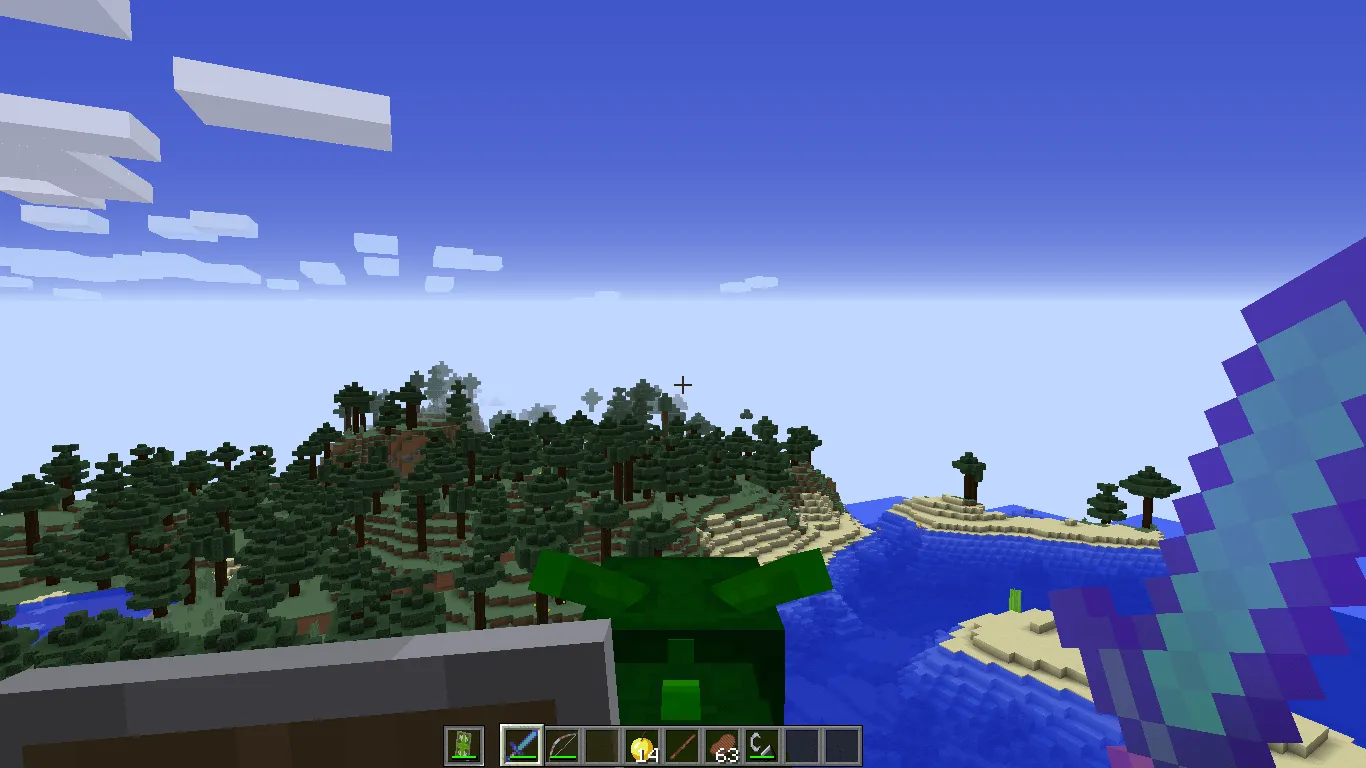Select the bow in the hotbar
This screenshot has width=1366, height=768.
pyautogui.click(x=563, y=745)
